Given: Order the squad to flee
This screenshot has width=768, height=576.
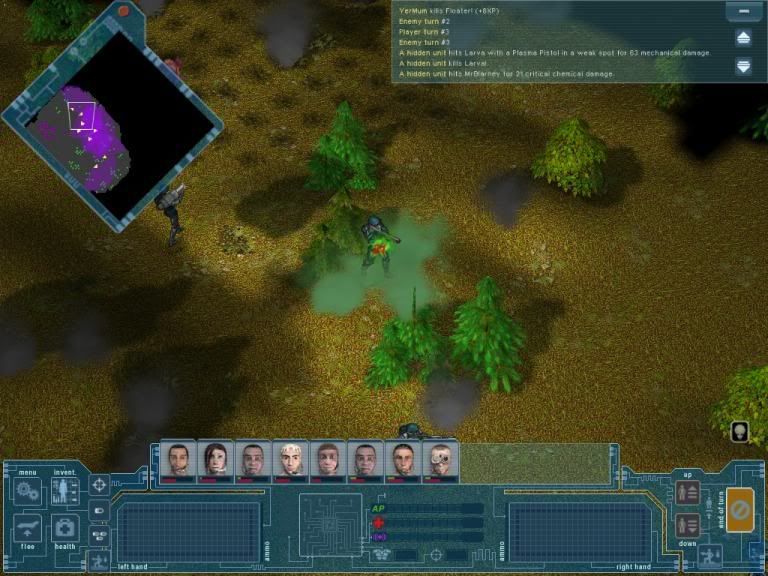Looking at the screenshot, I should tap(28, 529).
